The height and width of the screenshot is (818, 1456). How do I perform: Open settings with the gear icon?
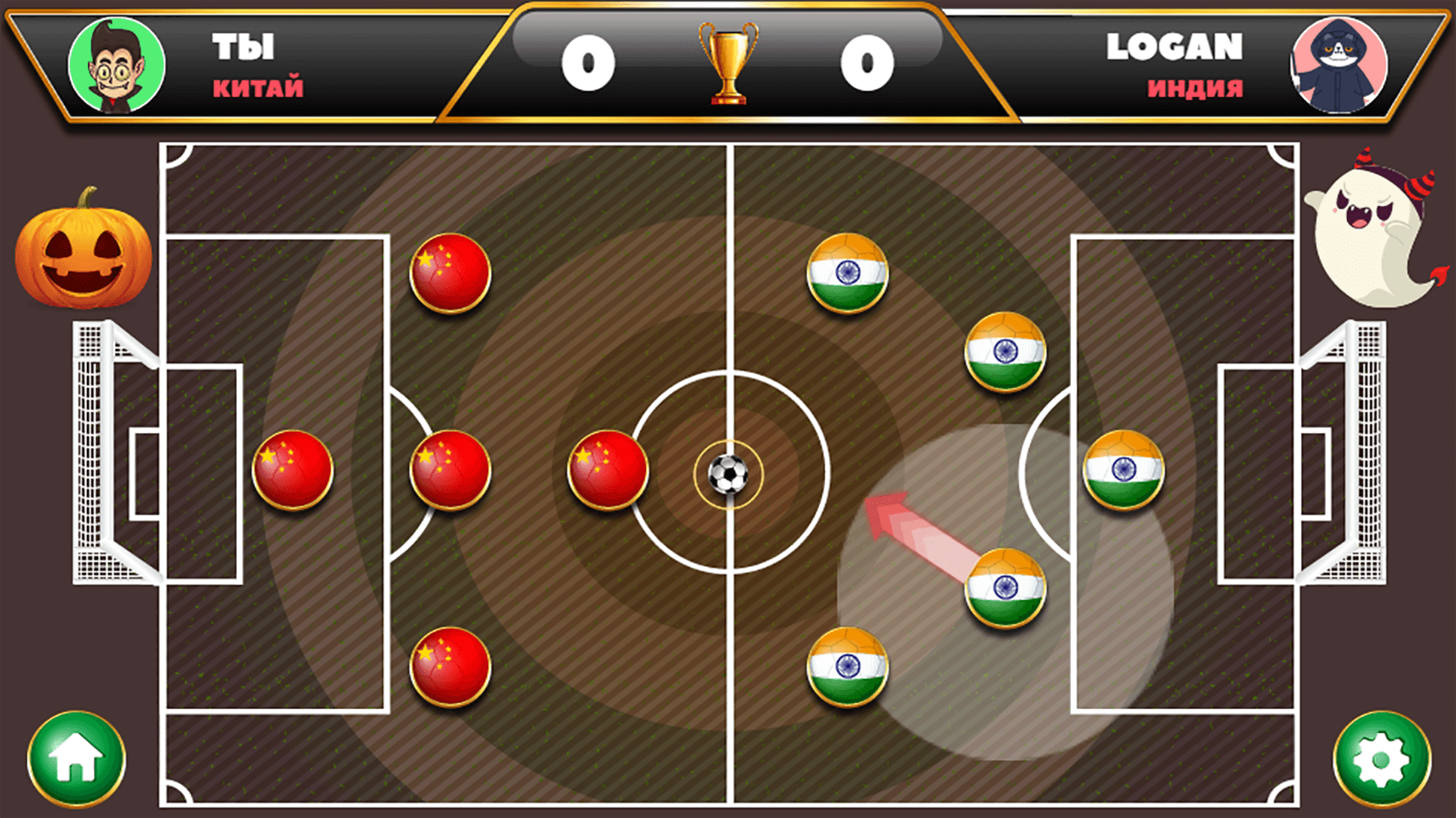[1381, 758]
